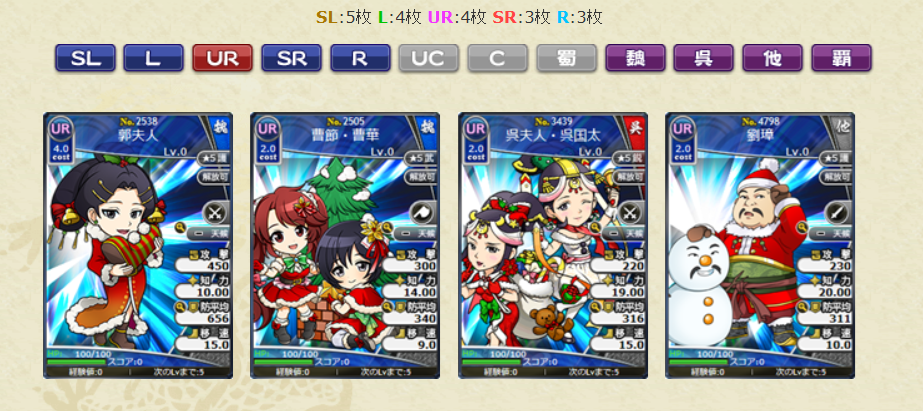Open the 曹節・曹華 card
Viewport: 923px width, 411px height.
[345, 246]
